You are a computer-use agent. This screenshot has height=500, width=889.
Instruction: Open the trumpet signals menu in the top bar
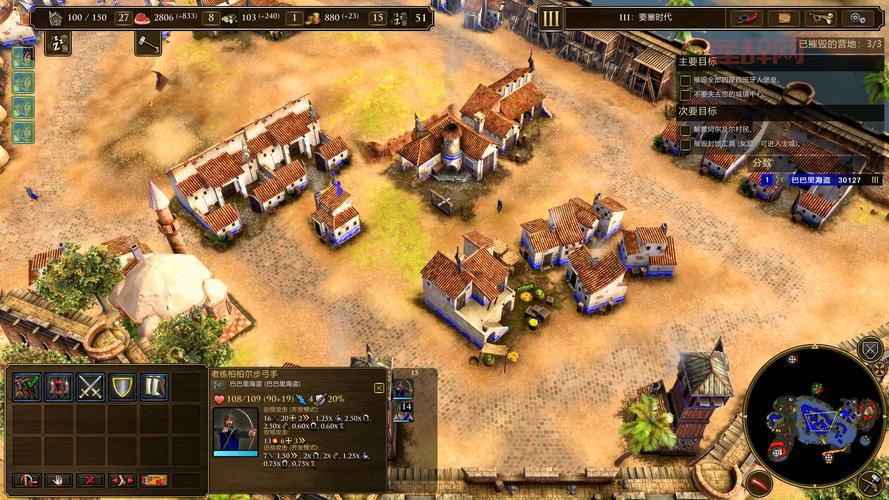pyautogui.click(x=821, y=17)
